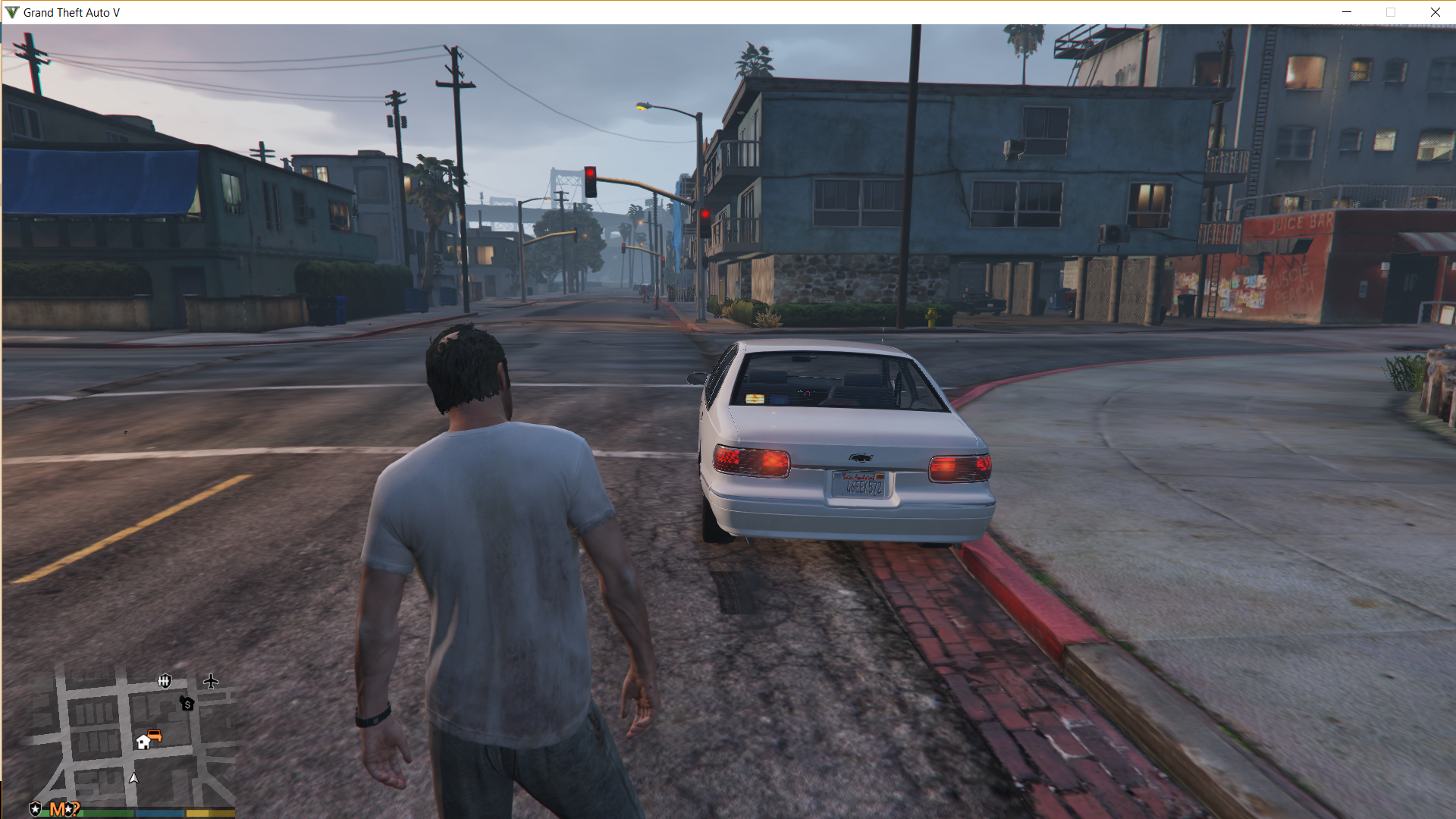Minimize the game window
The image size is (1456, 819).
(1347, 12)
